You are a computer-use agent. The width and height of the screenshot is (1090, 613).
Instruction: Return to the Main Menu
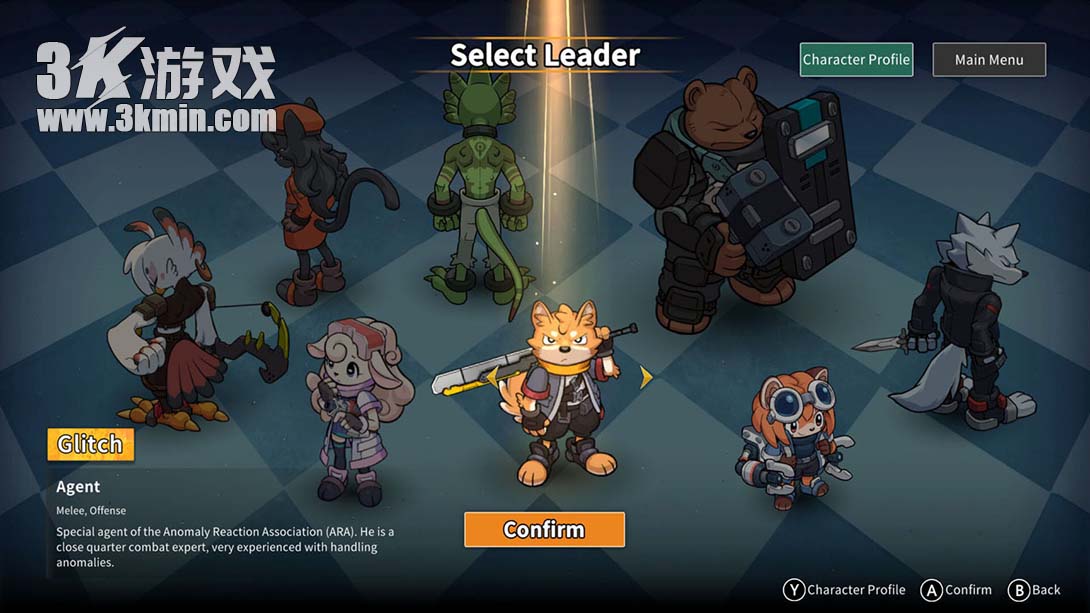[989, 60]
